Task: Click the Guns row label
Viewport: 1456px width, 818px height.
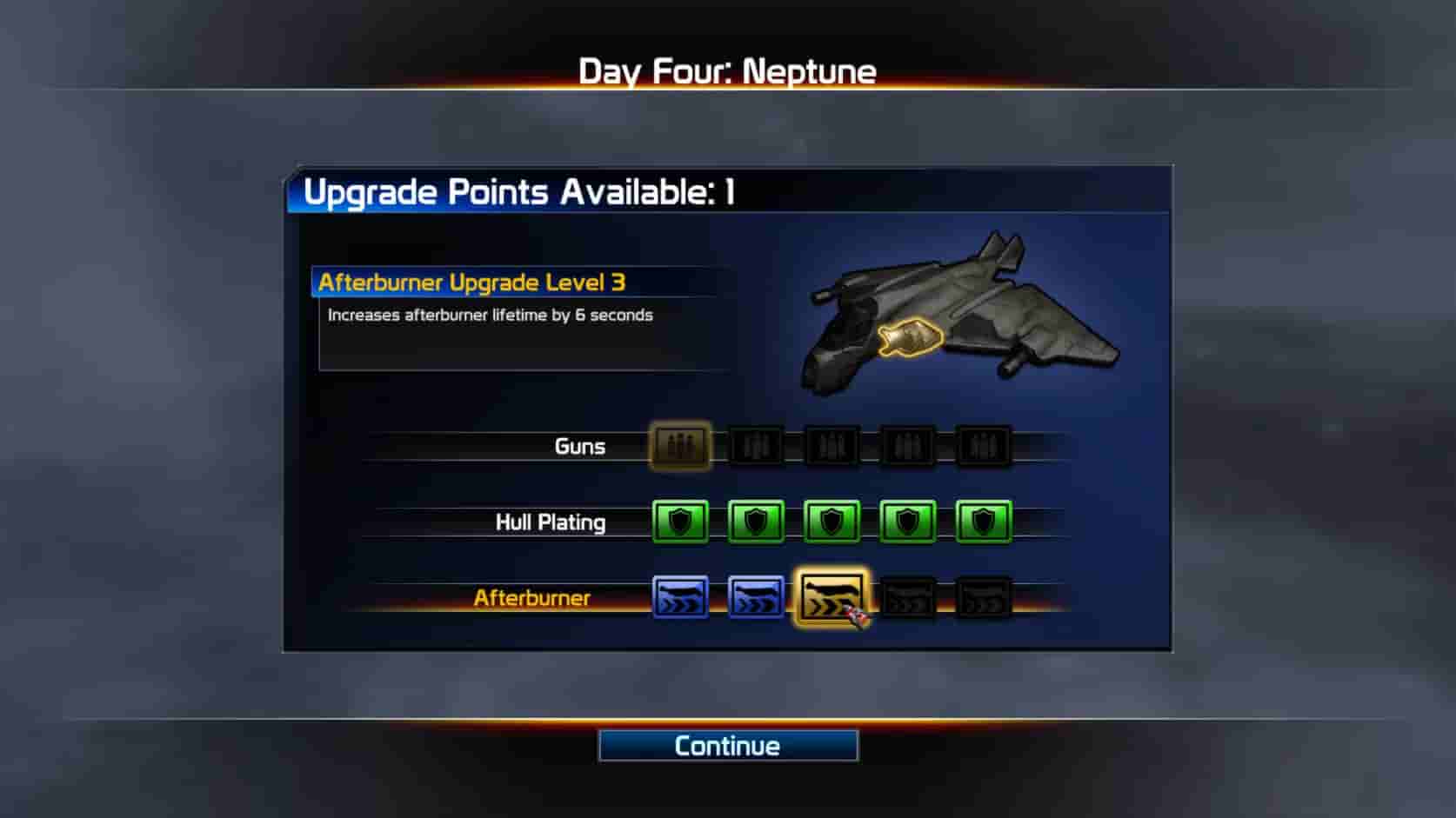Action: click(579, 446)
